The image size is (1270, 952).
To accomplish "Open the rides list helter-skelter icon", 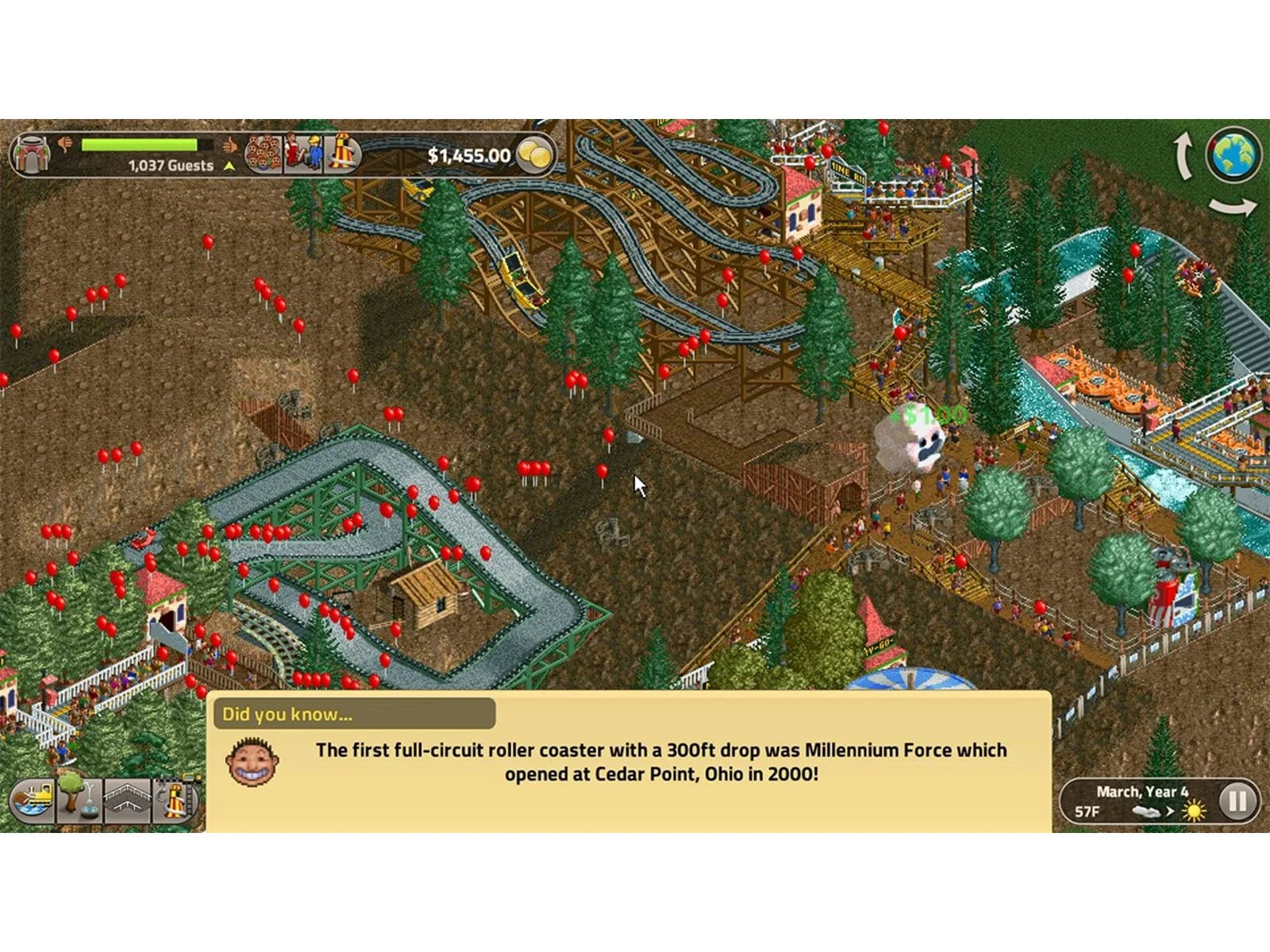I will (342, 153).
